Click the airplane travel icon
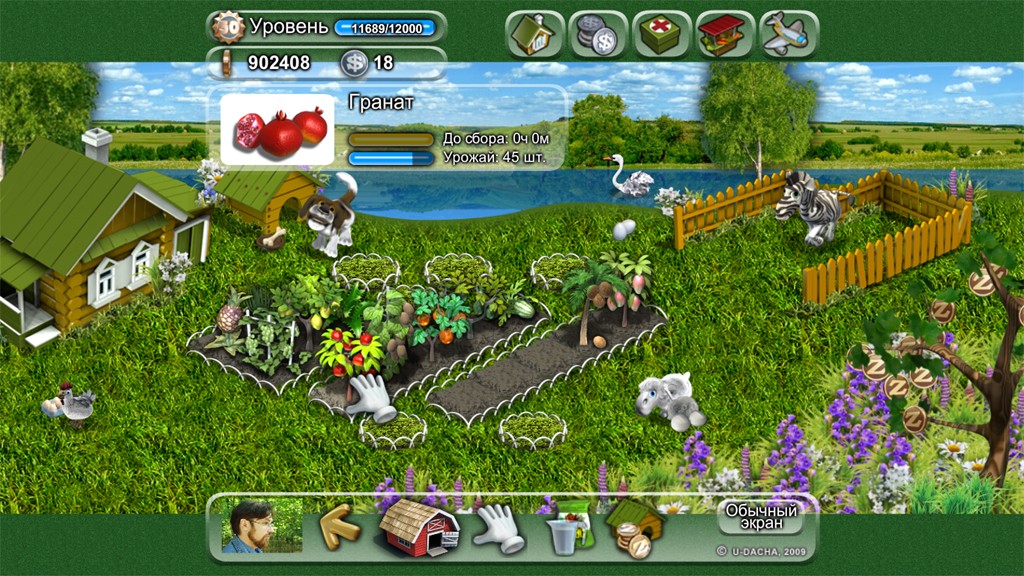 coord(789,33)
